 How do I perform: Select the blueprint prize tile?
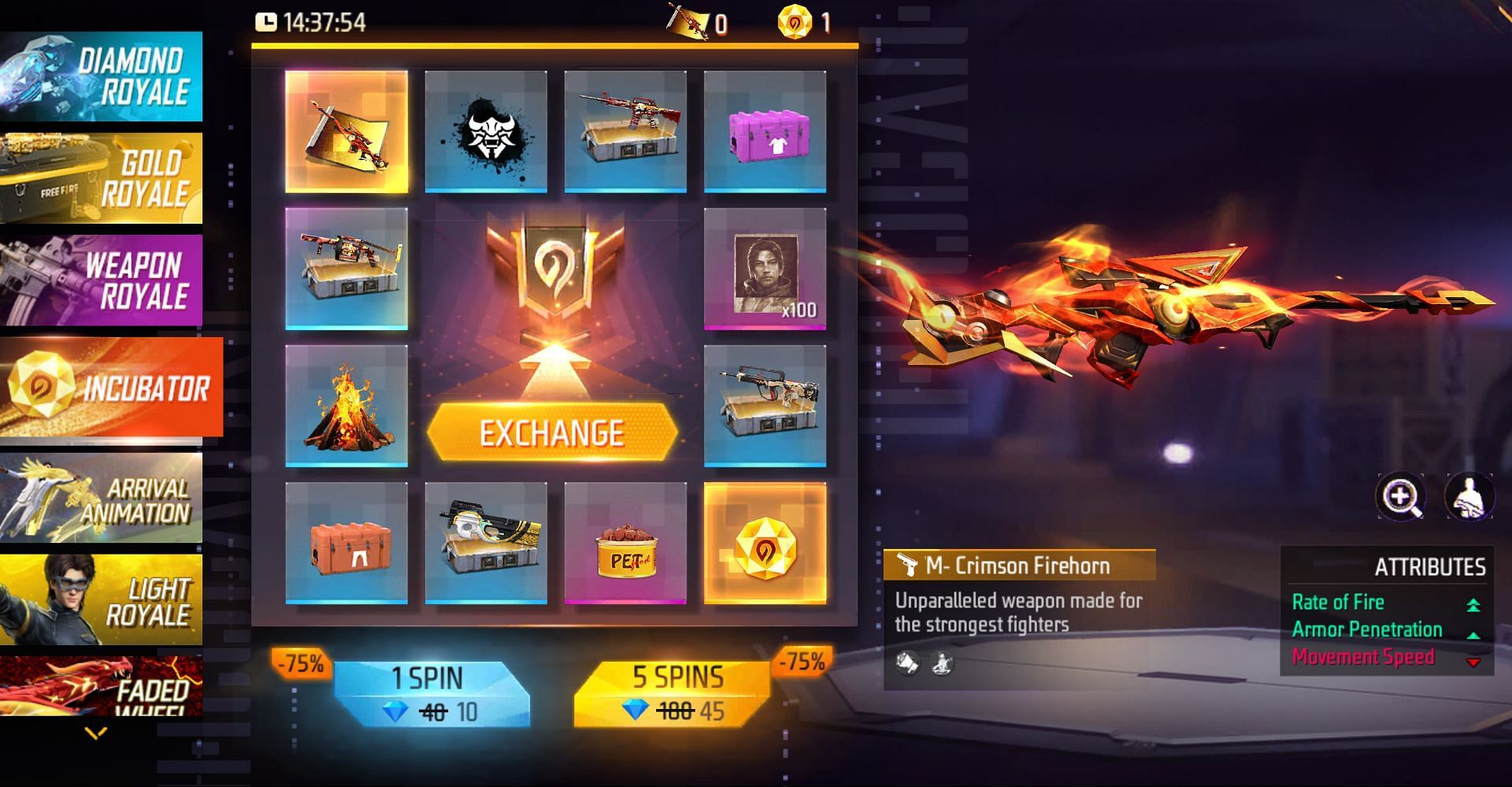pos(346,132)
